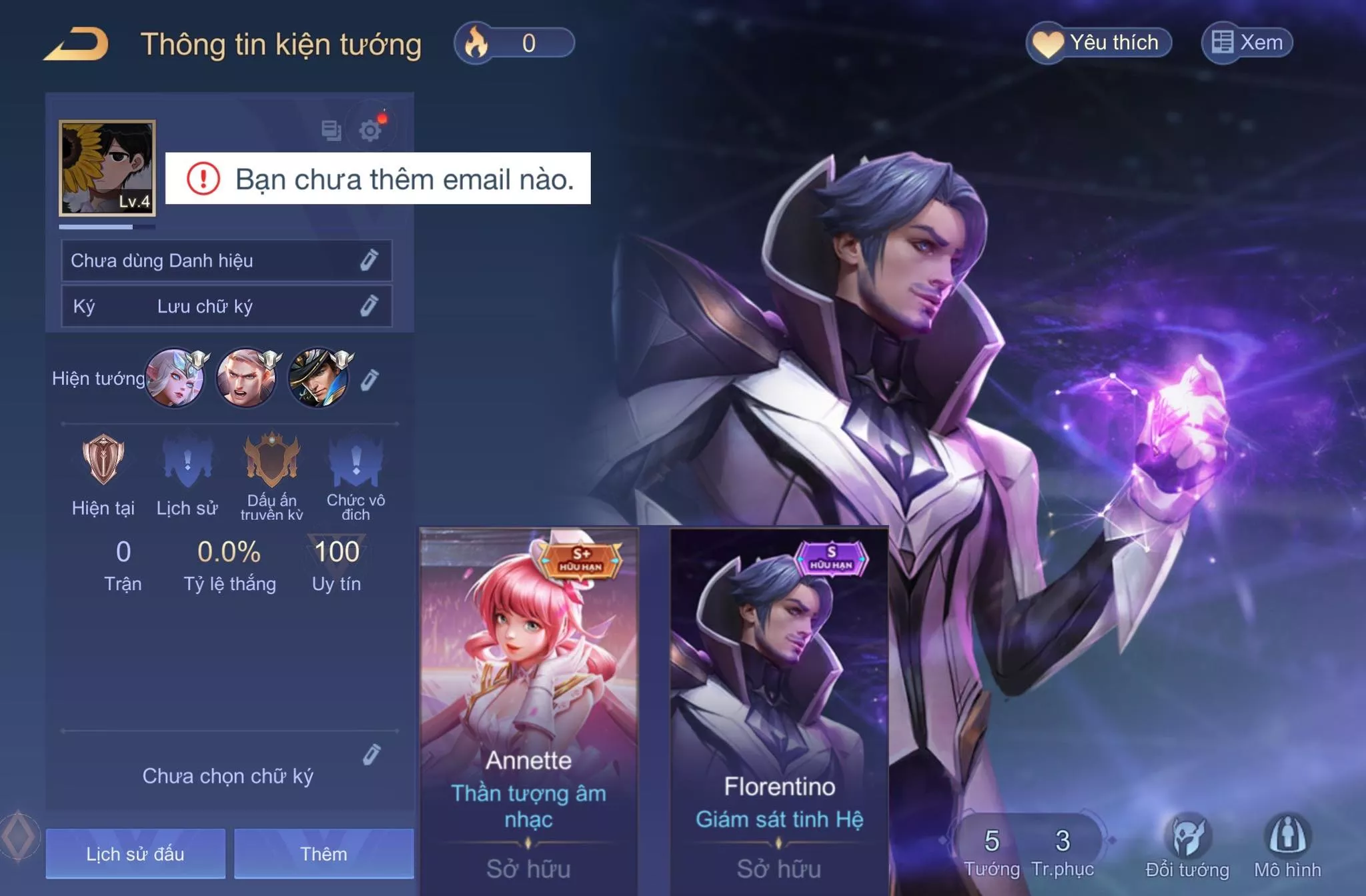Click the Xem view button
The height and width of the screenshot is (896, 1366).
click(1247, 43)
